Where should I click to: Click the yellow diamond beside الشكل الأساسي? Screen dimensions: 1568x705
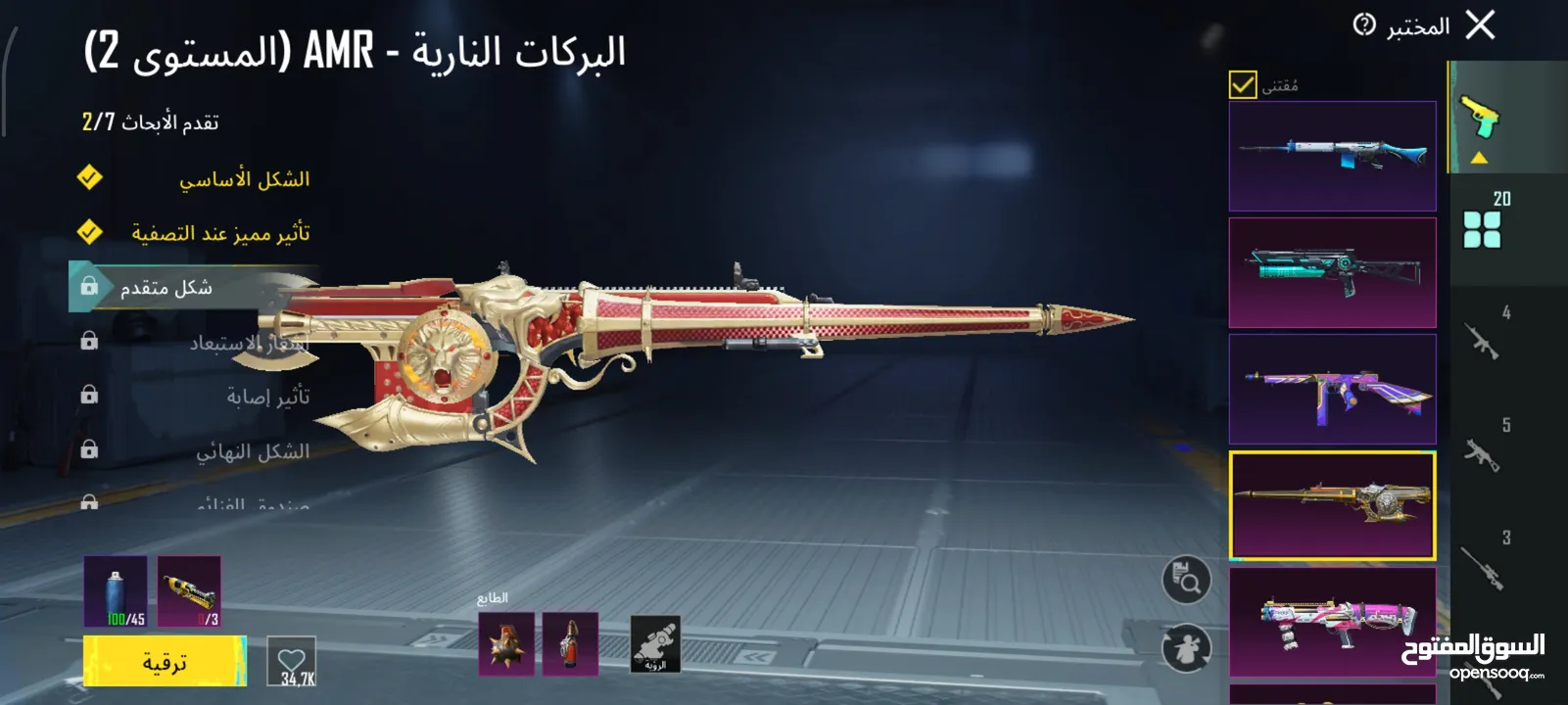(89, 177)
